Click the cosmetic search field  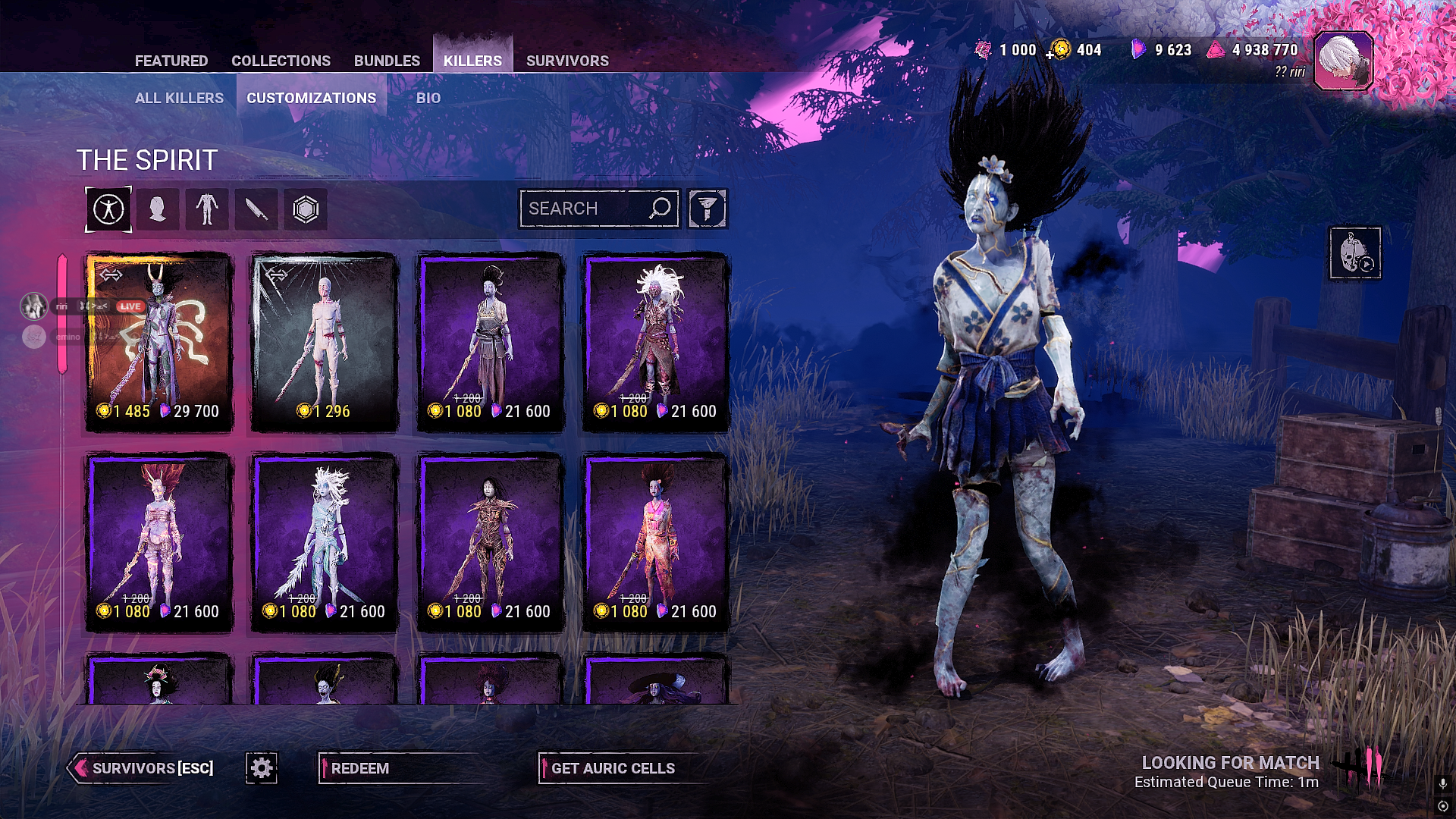point(584,209)
